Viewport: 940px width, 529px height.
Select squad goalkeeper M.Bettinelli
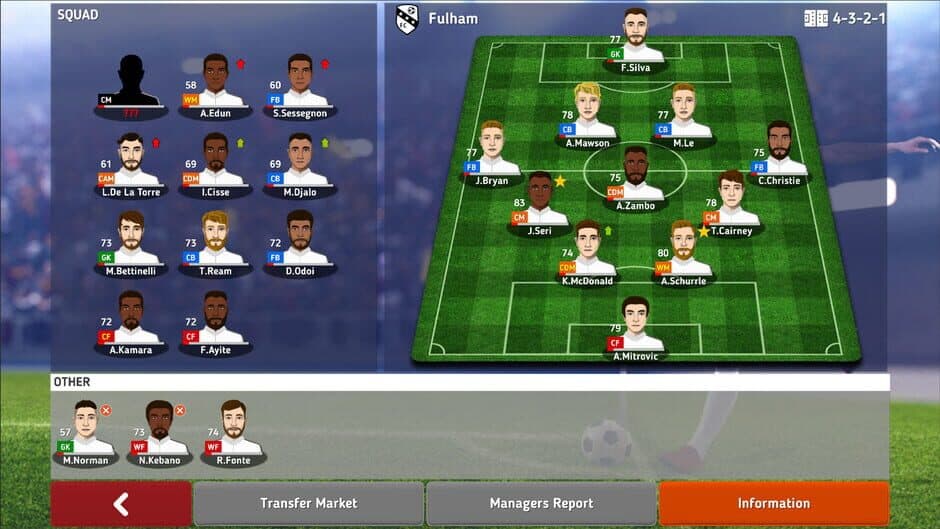coord(129,239)
